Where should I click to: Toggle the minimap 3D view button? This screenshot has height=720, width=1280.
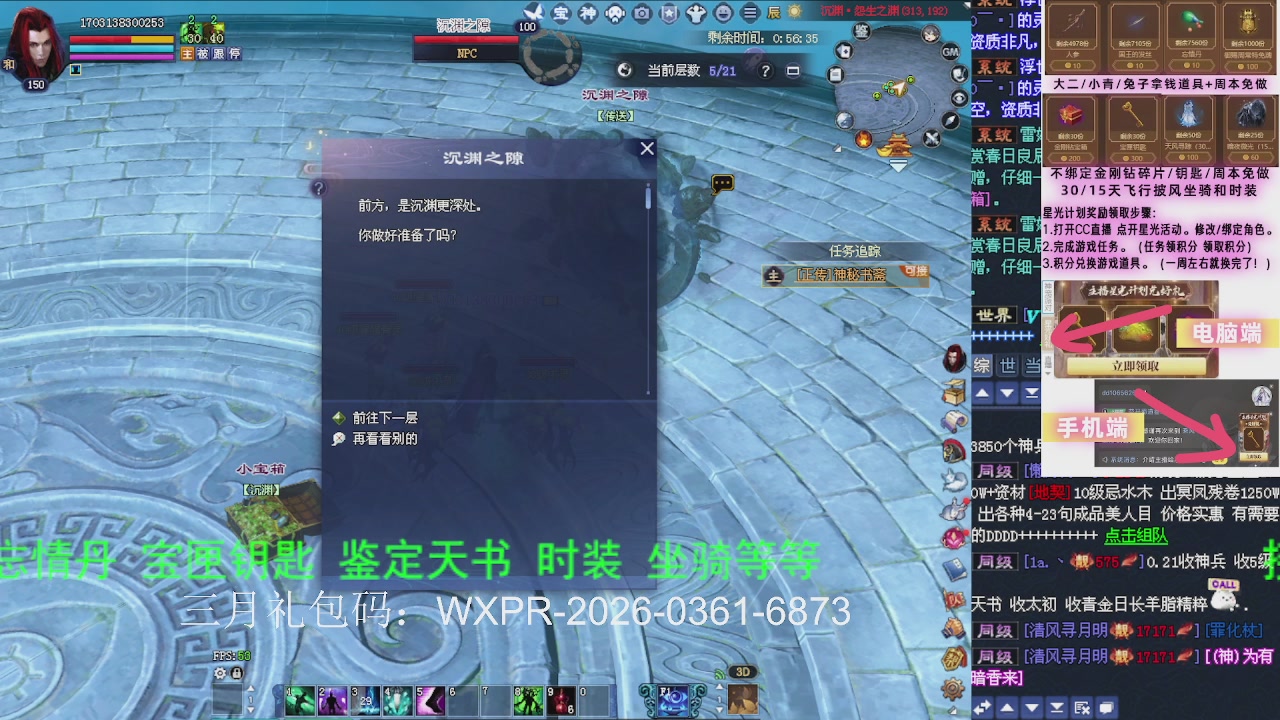tap(745, 673)
